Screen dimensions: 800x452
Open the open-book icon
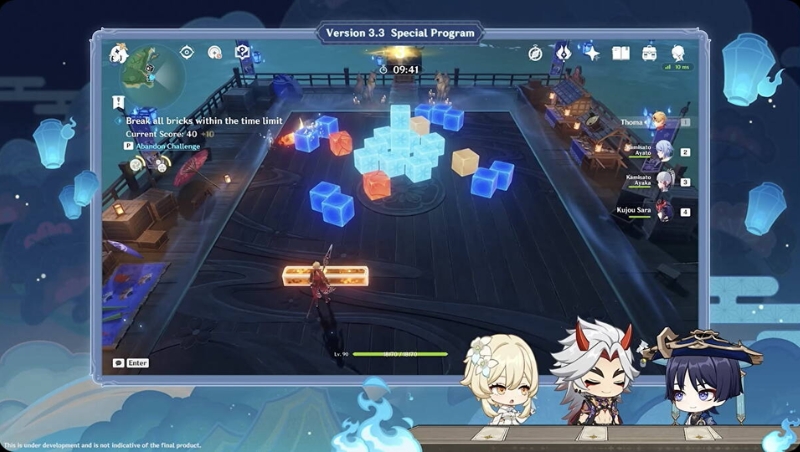pyautogui.click(x=620, y=53)
